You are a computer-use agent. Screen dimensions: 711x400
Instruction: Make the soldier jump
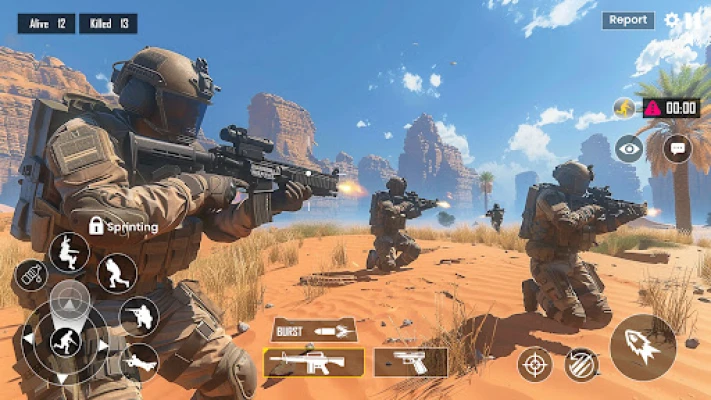[69, 252]
